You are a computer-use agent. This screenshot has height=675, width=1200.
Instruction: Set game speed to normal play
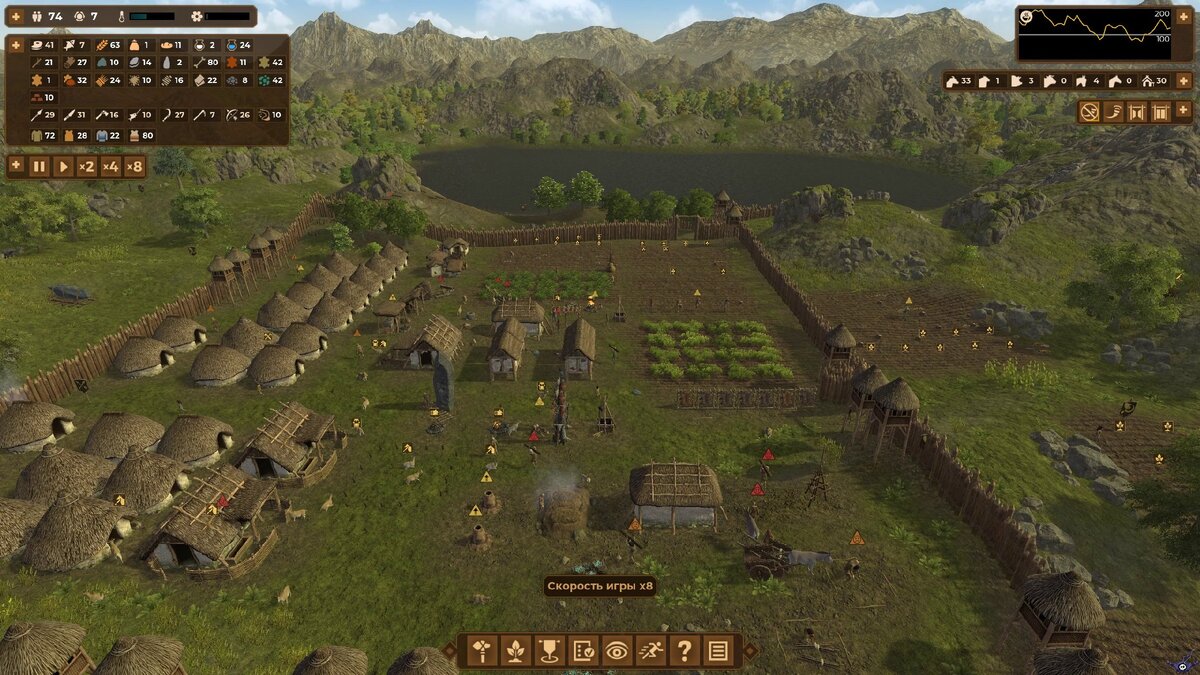(x=63, y=166)
